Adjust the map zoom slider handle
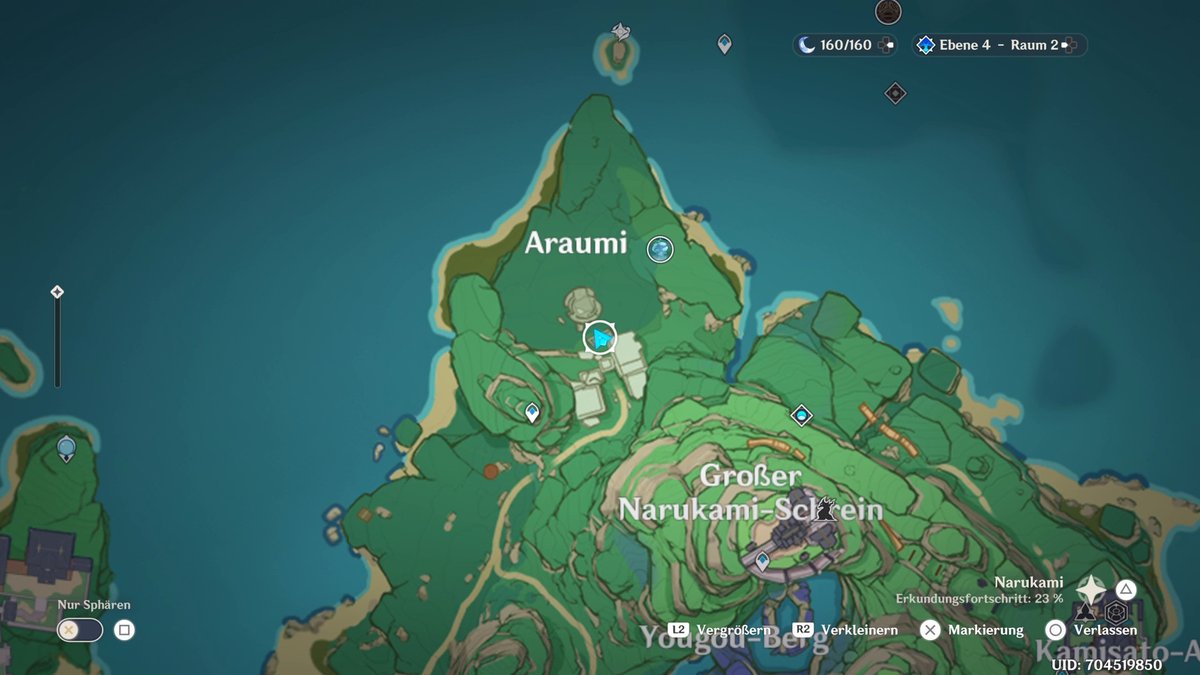Viewport: 1200px width, 675px height. point(57,292)
